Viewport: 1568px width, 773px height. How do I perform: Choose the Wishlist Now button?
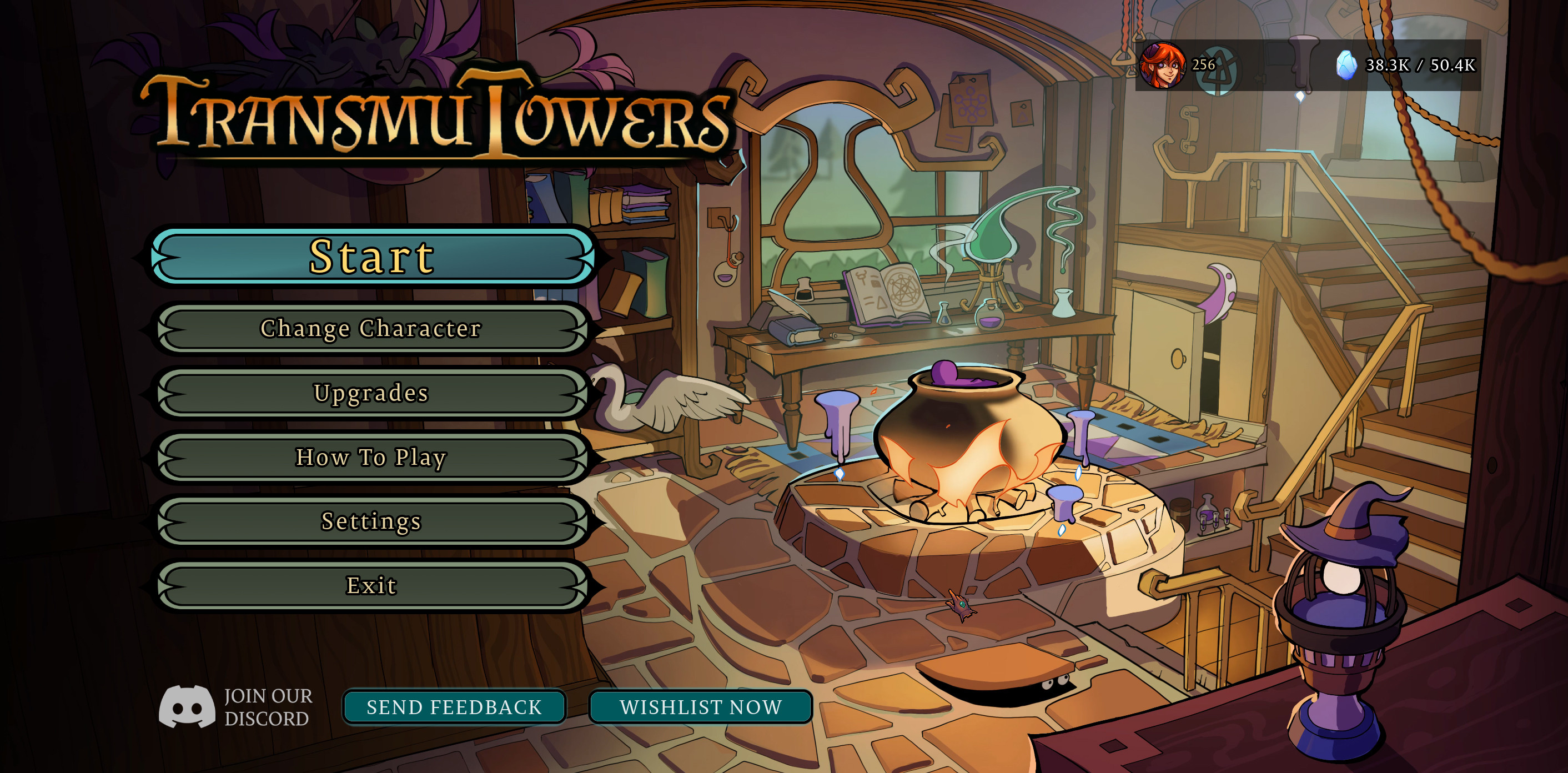[x=701, y=707]
